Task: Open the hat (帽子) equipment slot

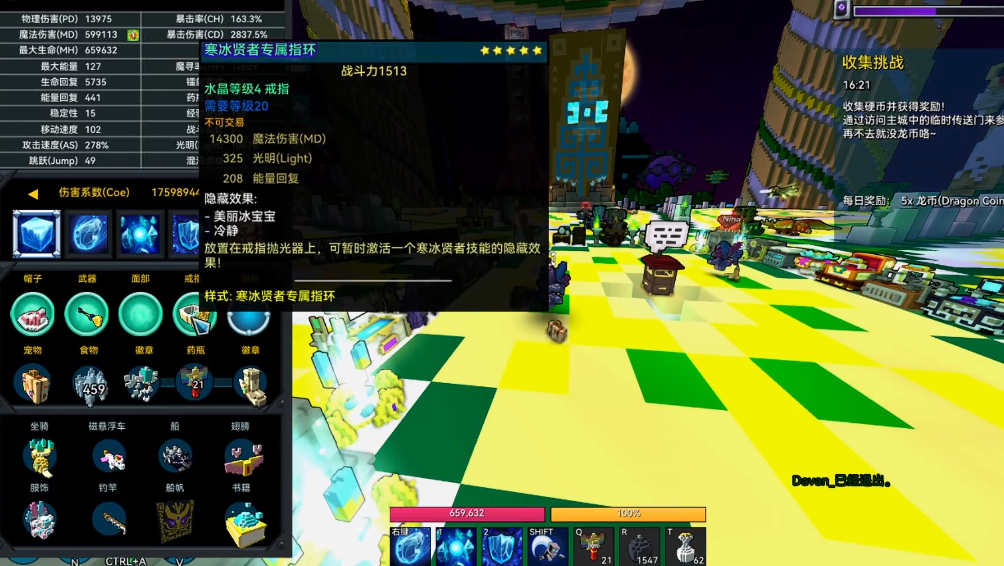Action: coord(33,314)
